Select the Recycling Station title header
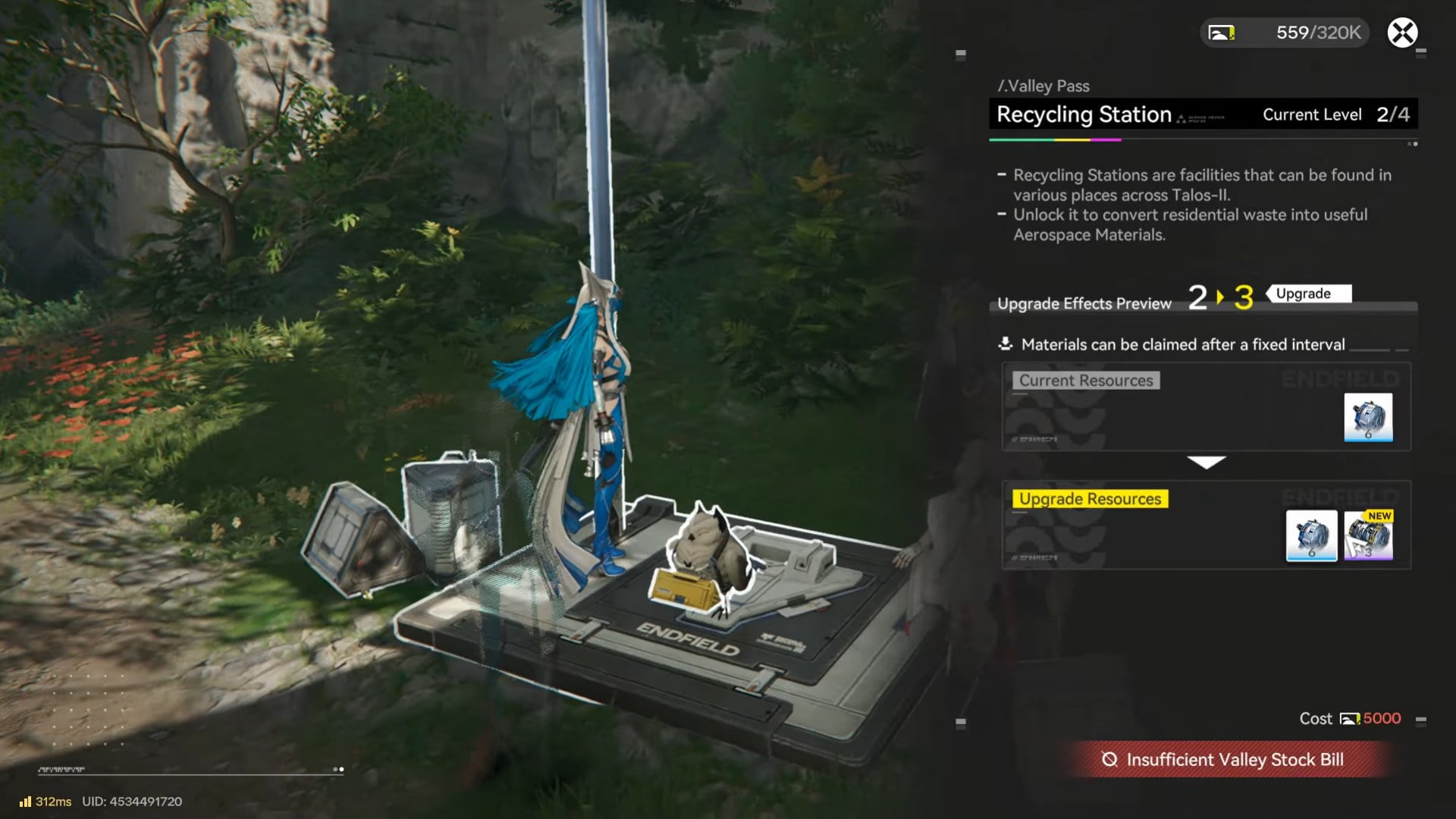 pos(1084,114)
